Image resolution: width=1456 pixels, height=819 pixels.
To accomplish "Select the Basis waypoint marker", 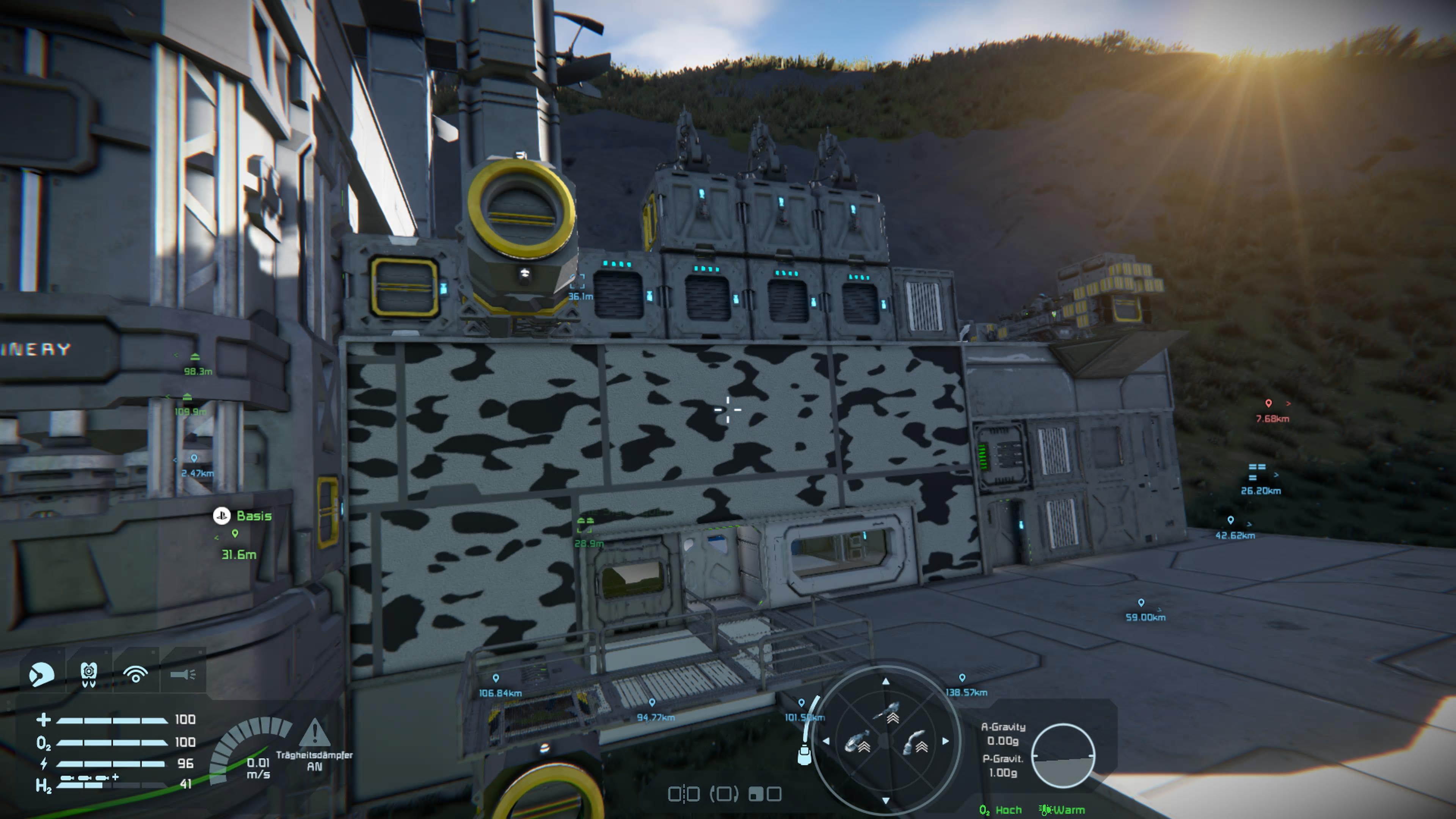I will pos(235,533).
